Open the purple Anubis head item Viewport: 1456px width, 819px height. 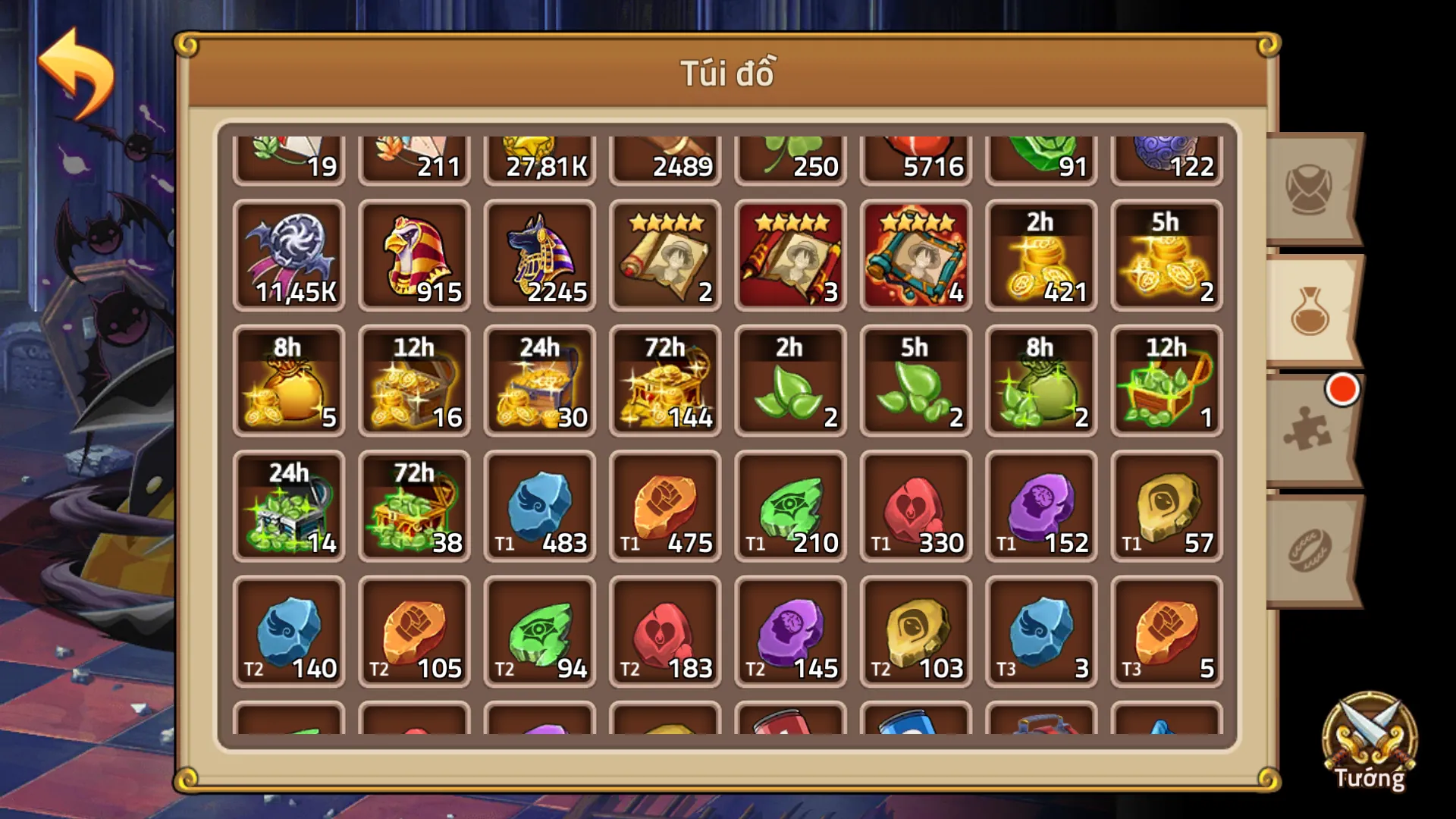(x=540, y=254)
